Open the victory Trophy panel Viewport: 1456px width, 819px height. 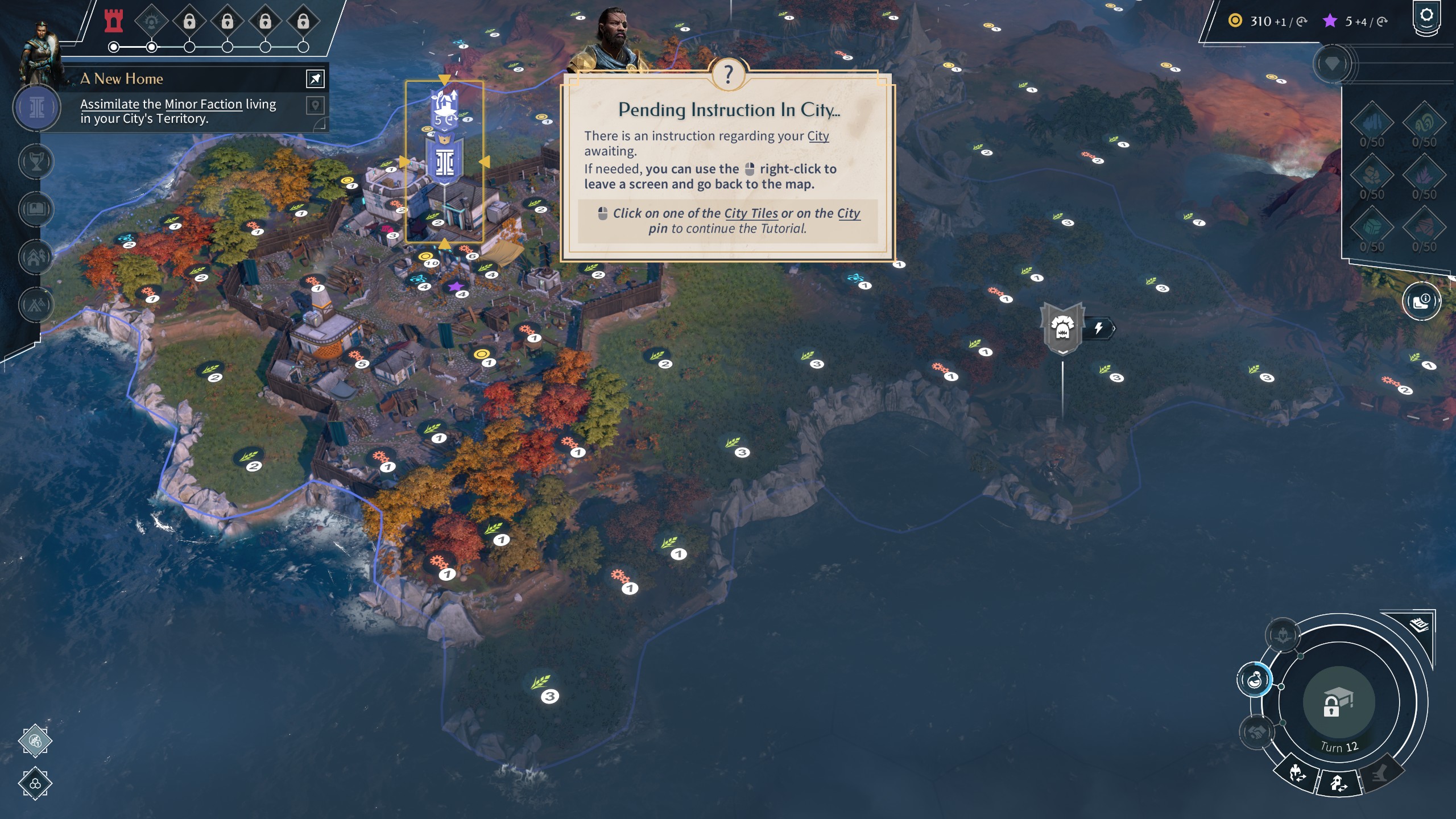pyautogui.click(x=36, y=162)
